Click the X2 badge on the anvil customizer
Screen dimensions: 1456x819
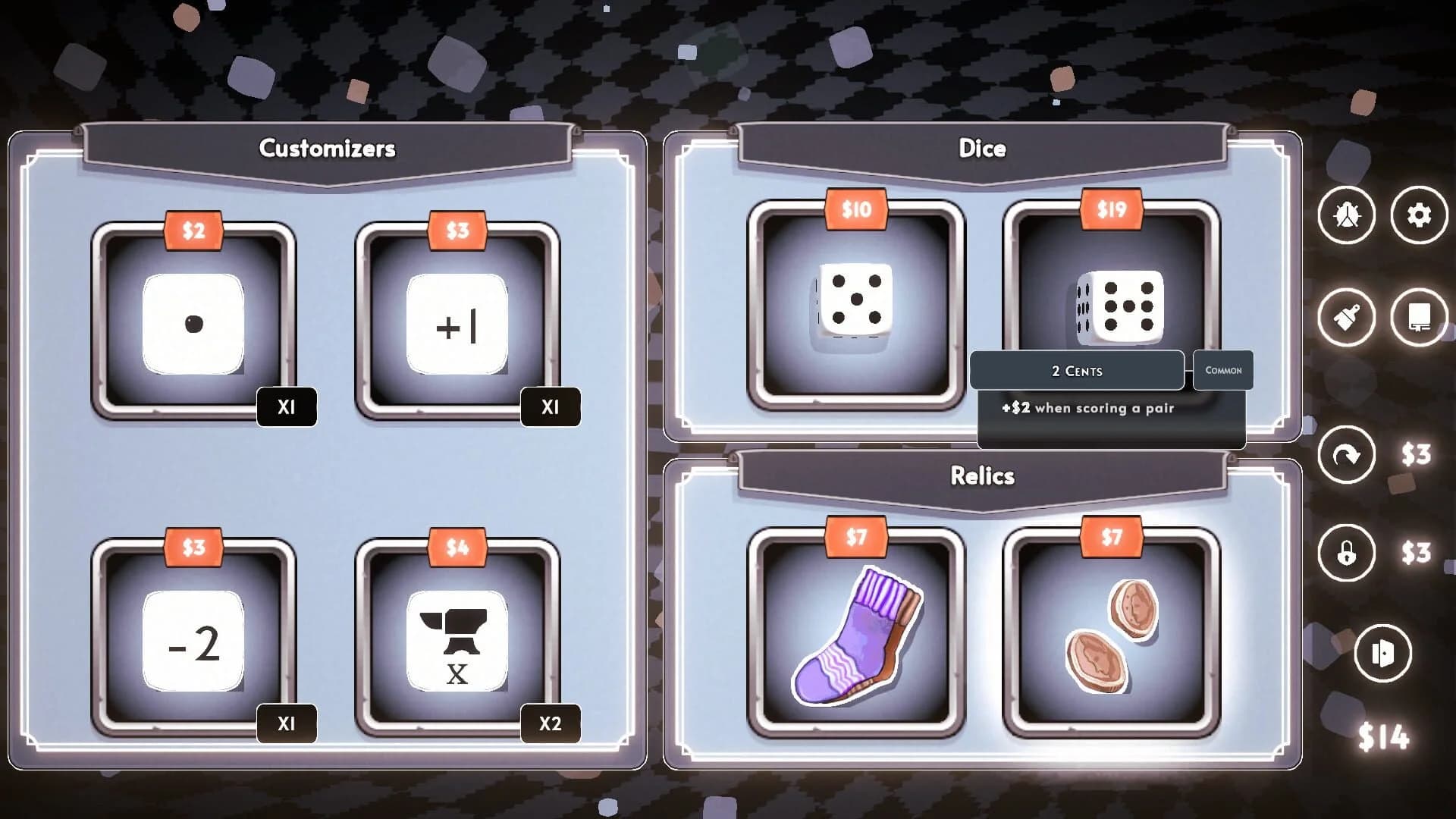tap(550, 724)
